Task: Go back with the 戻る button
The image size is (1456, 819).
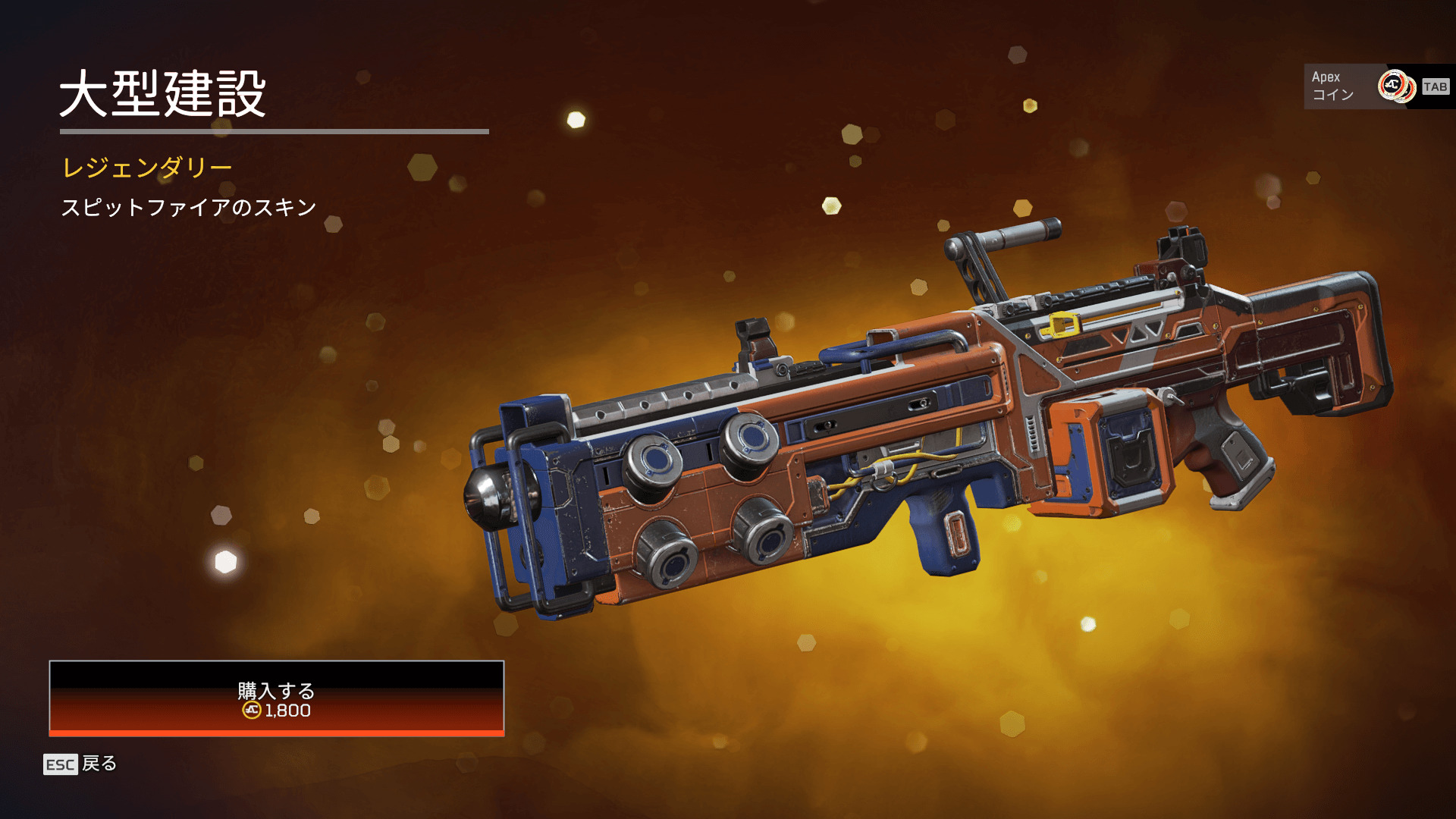Action: tap(80, 764)
